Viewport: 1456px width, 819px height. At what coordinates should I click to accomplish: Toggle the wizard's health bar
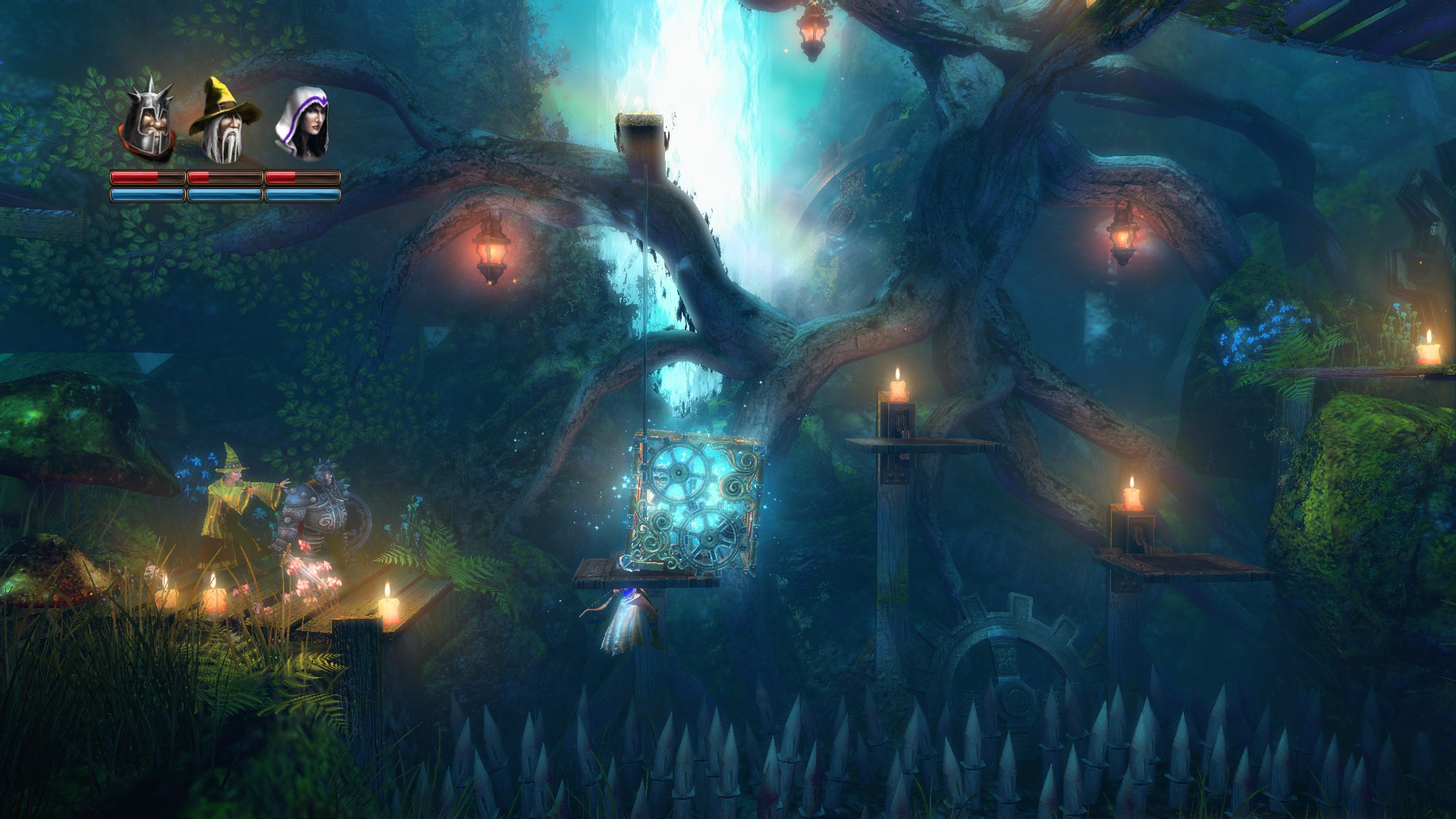pyautogui.click(x=225, y=177)
